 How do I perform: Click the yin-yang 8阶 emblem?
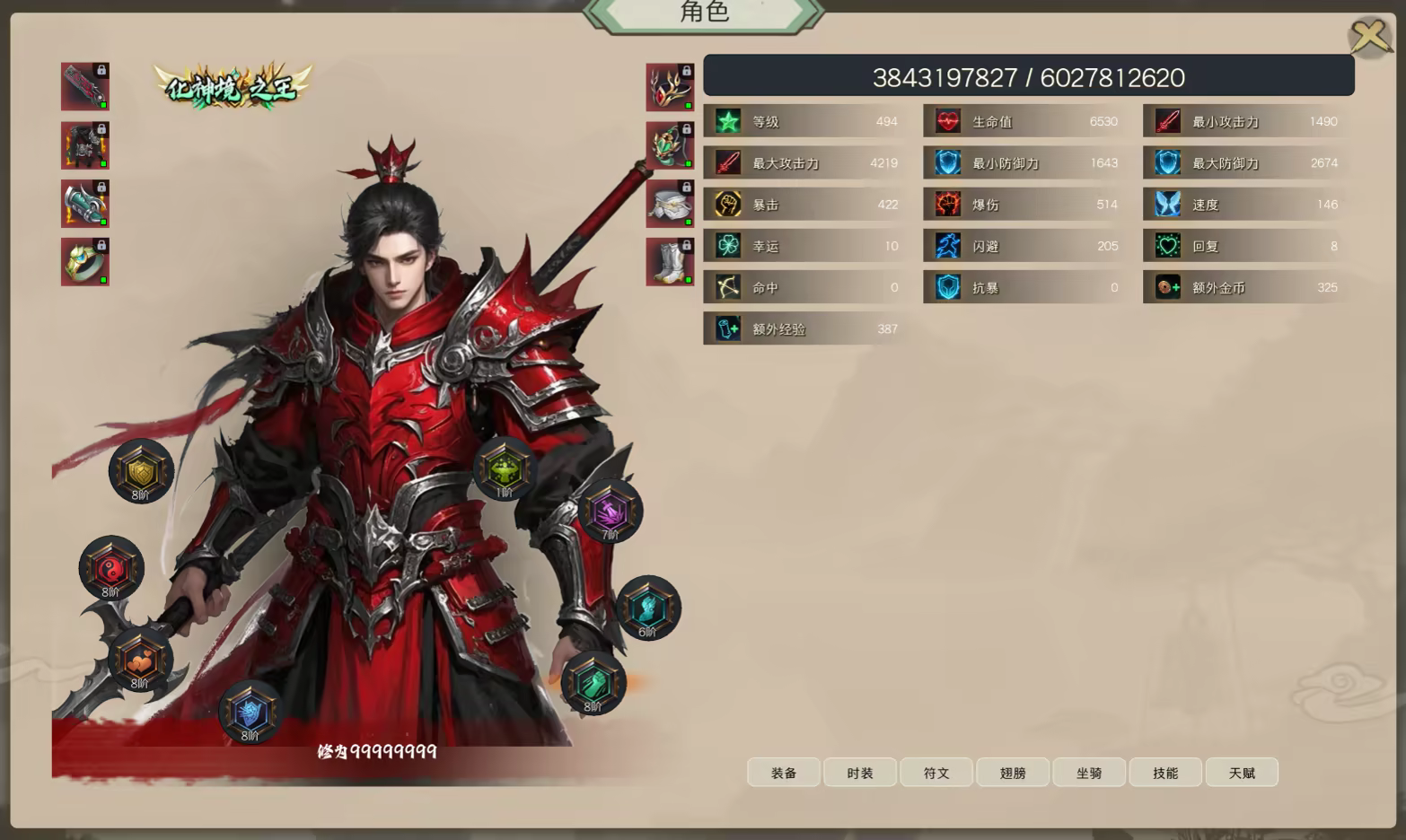pos(110,567)
